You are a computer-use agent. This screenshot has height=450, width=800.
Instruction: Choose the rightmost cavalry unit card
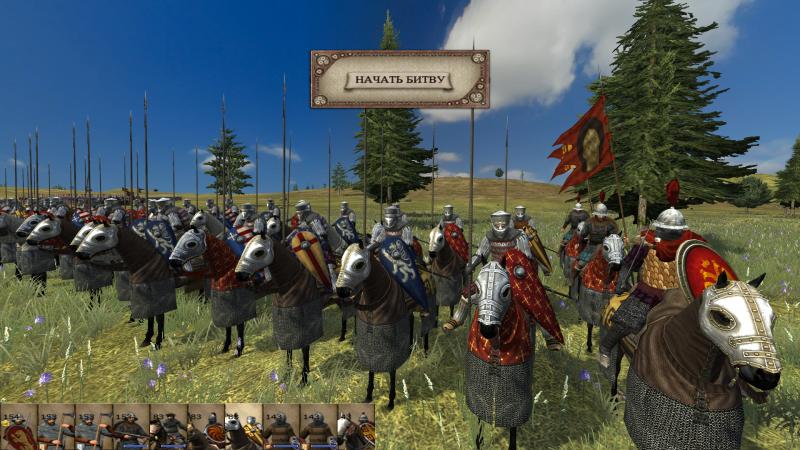click(355, 428)
